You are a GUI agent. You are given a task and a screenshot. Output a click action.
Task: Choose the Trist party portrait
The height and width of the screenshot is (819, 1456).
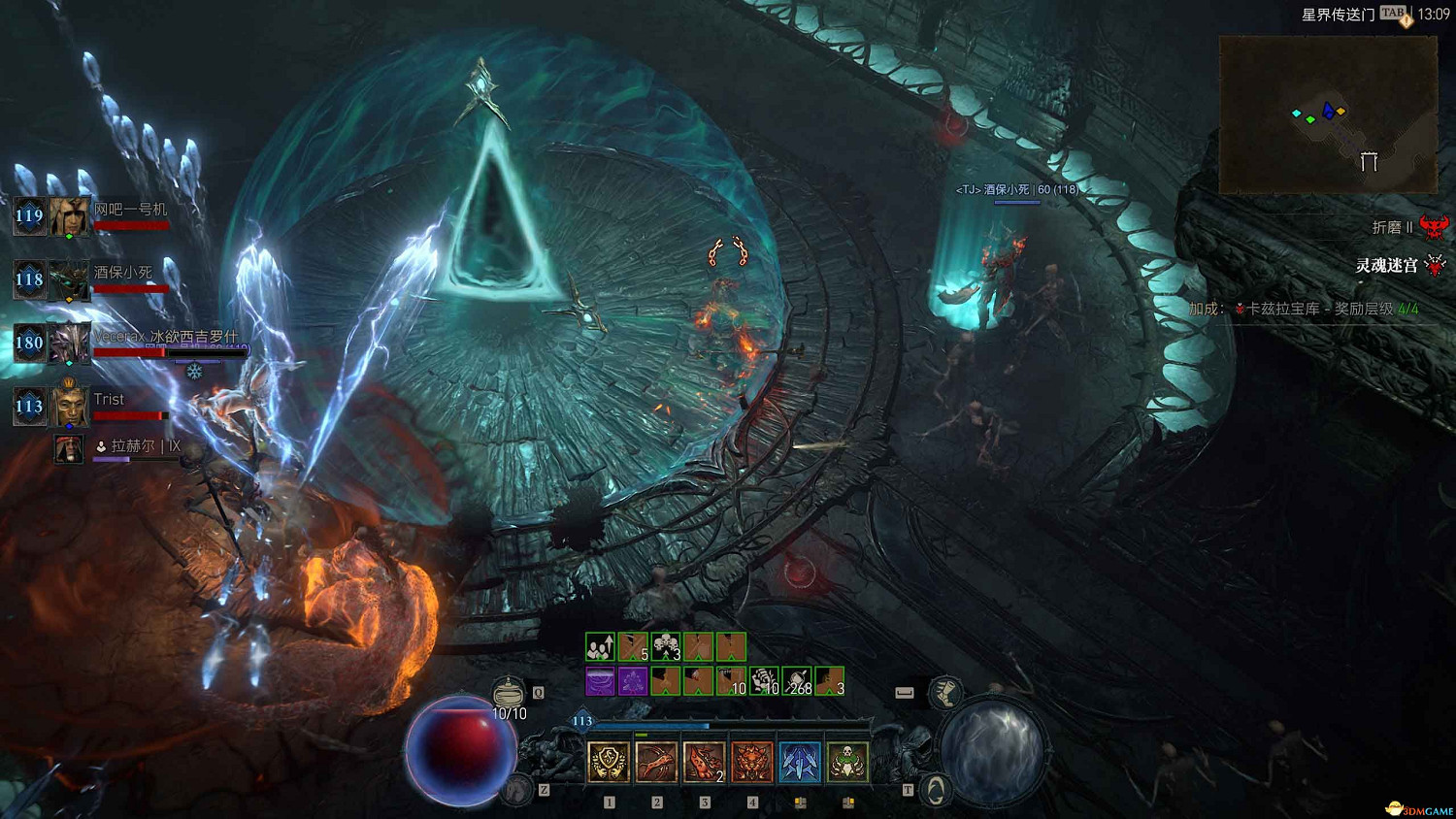coord(70,407)
